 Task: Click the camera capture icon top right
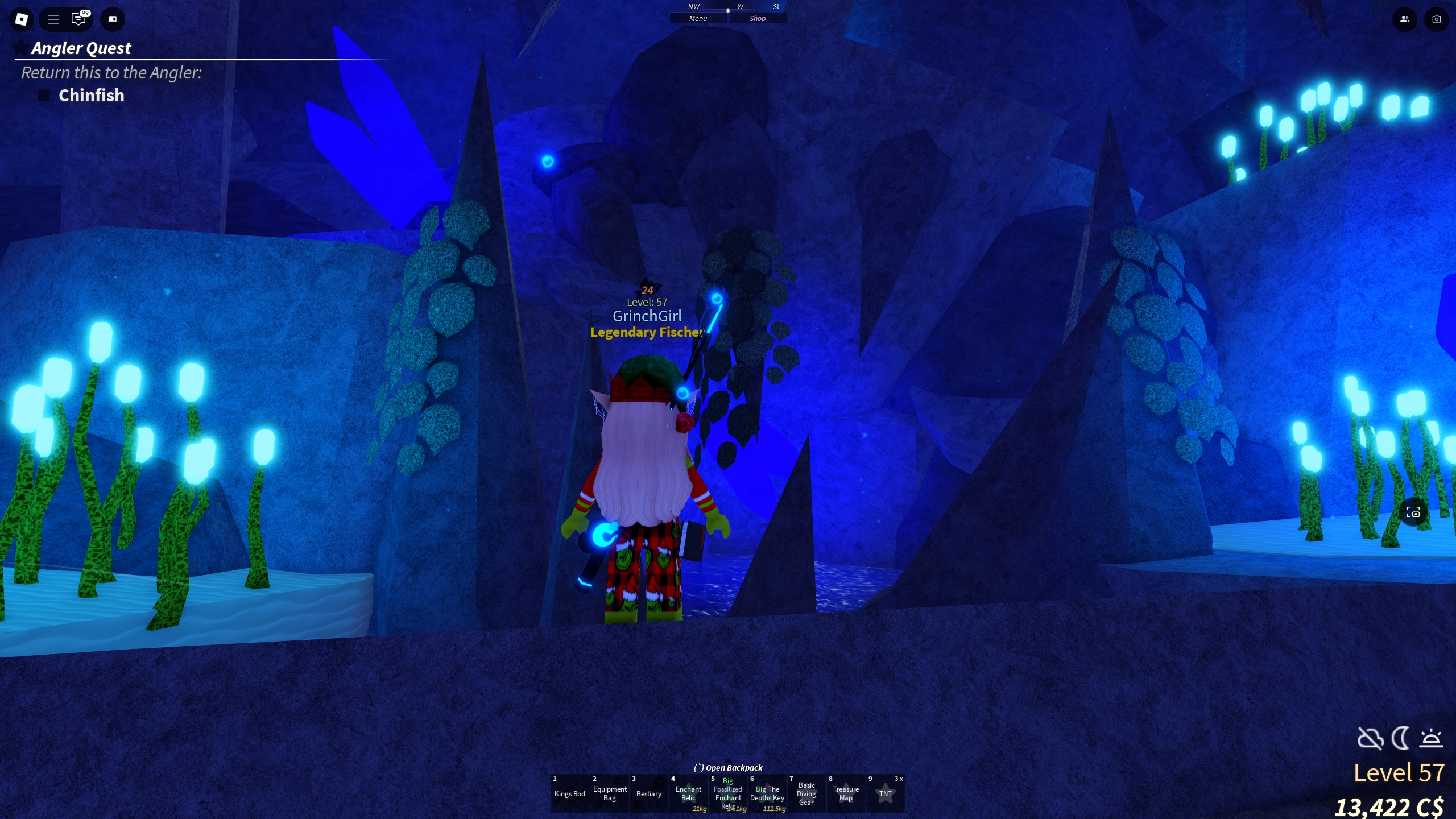pyautogui.click(x=1437, y=19)
